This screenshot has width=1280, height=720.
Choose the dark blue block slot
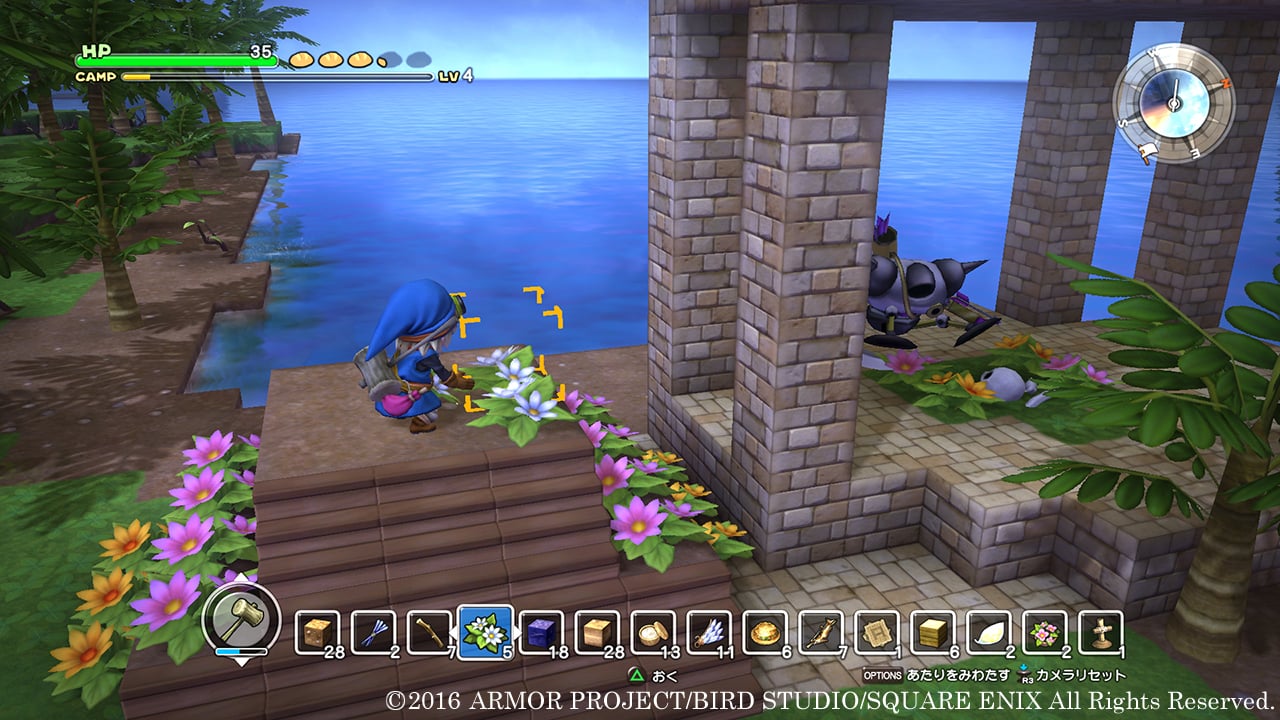pos(541,632)
